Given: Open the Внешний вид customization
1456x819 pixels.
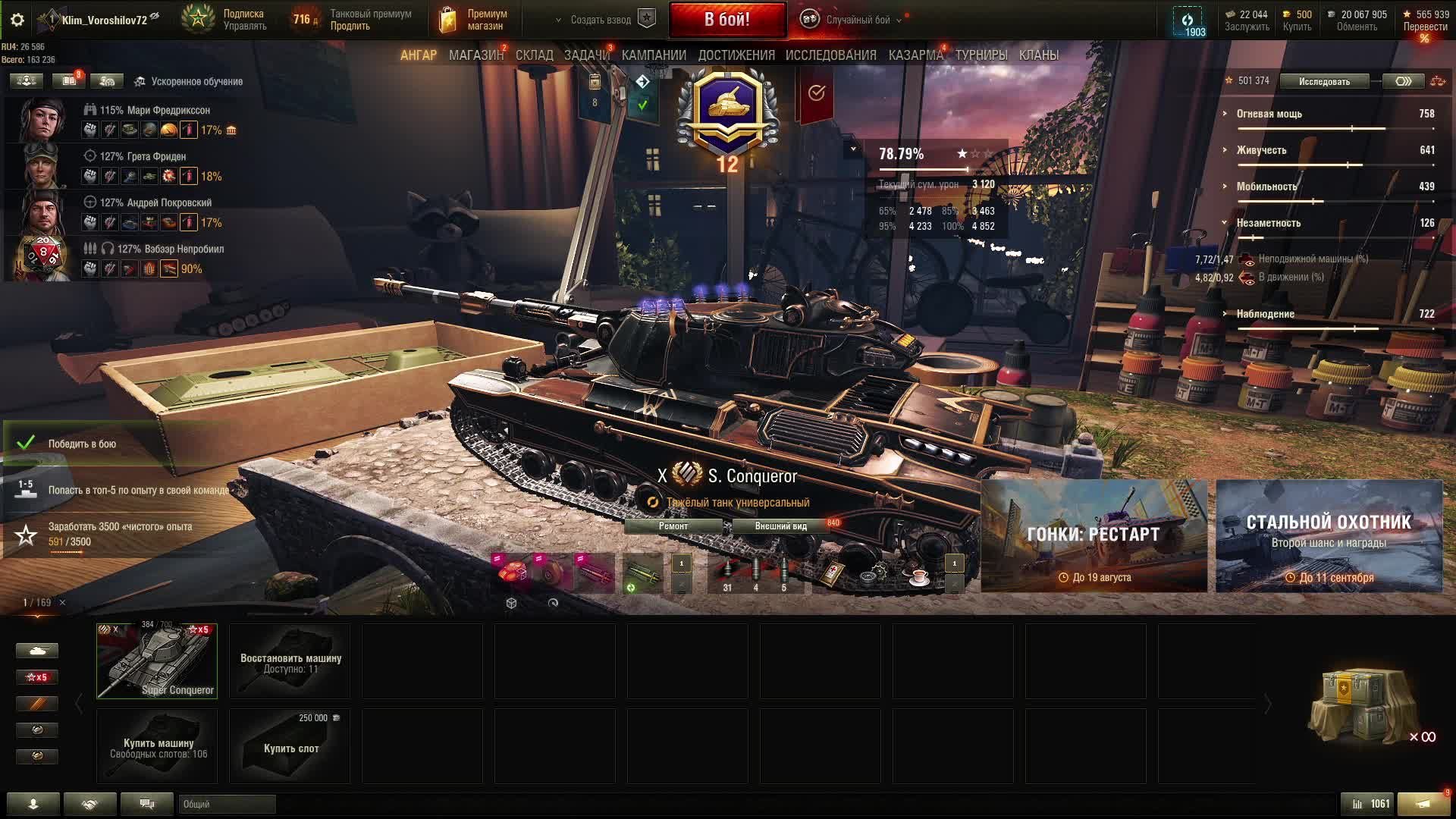Looking at the screenshot, I should 780,526.
